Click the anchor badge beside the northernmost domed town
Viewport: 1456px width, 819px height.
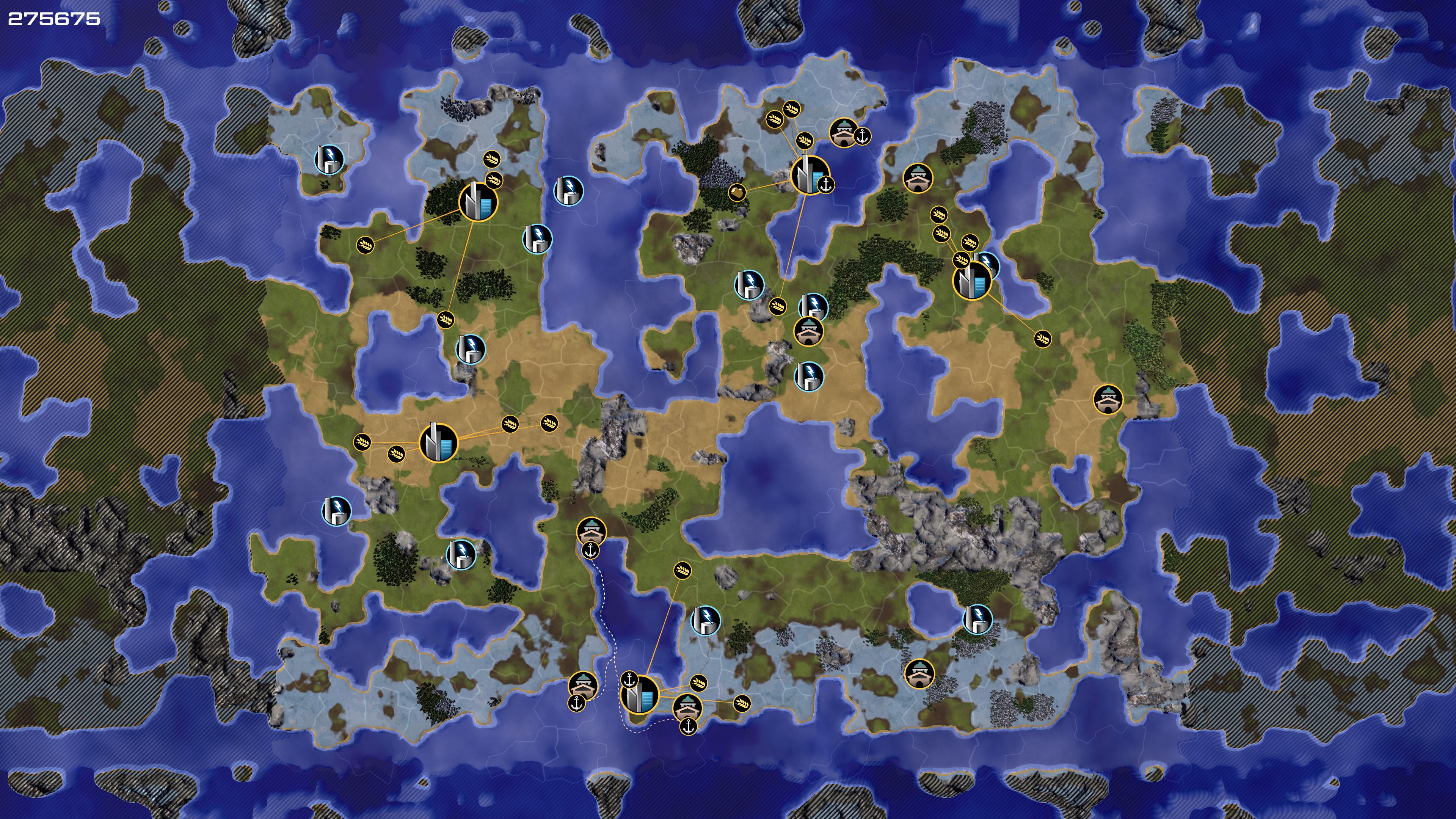862,136
